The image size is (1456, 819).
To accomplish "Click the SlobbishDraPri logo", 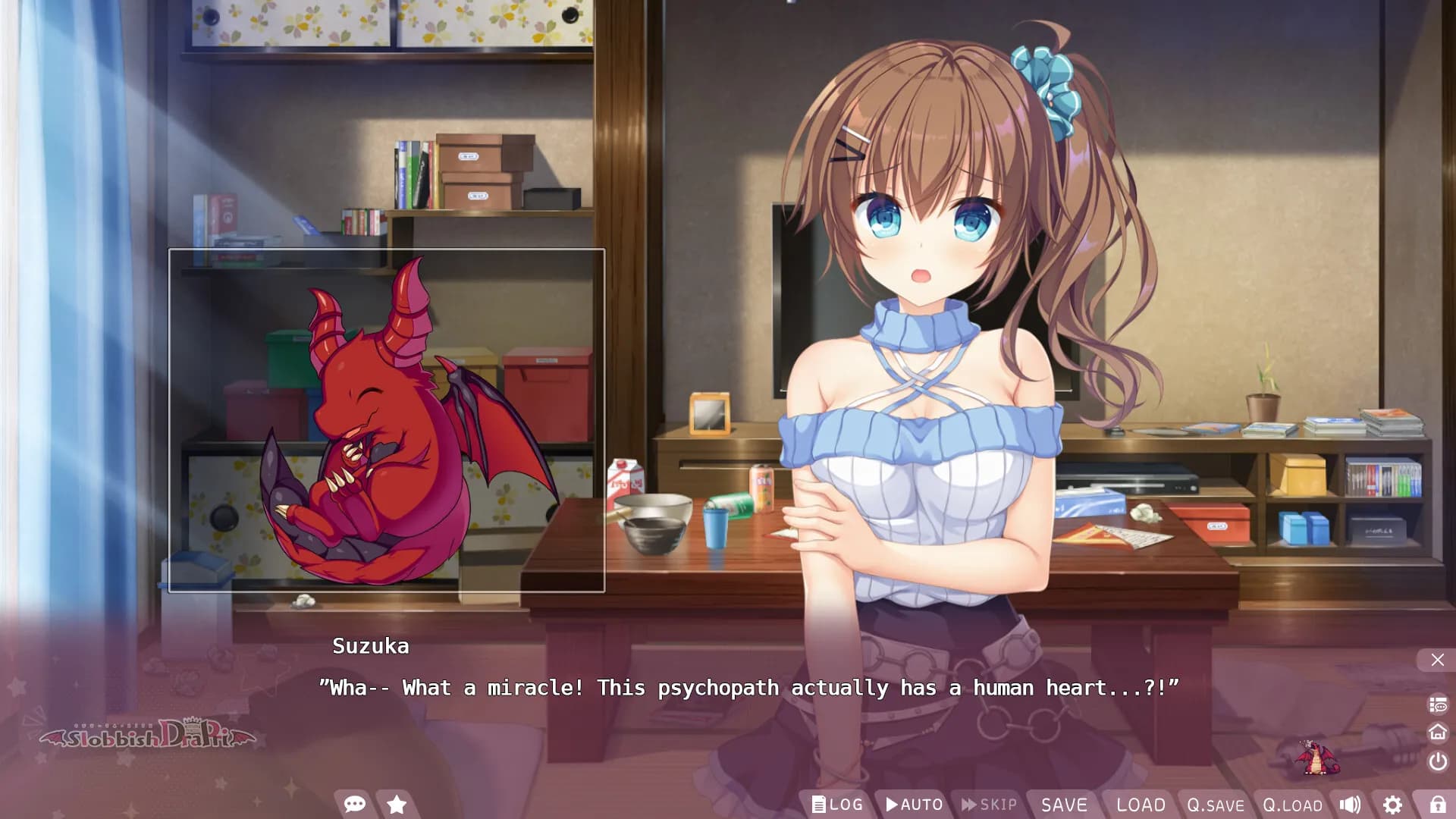I will tap(149, 737).
